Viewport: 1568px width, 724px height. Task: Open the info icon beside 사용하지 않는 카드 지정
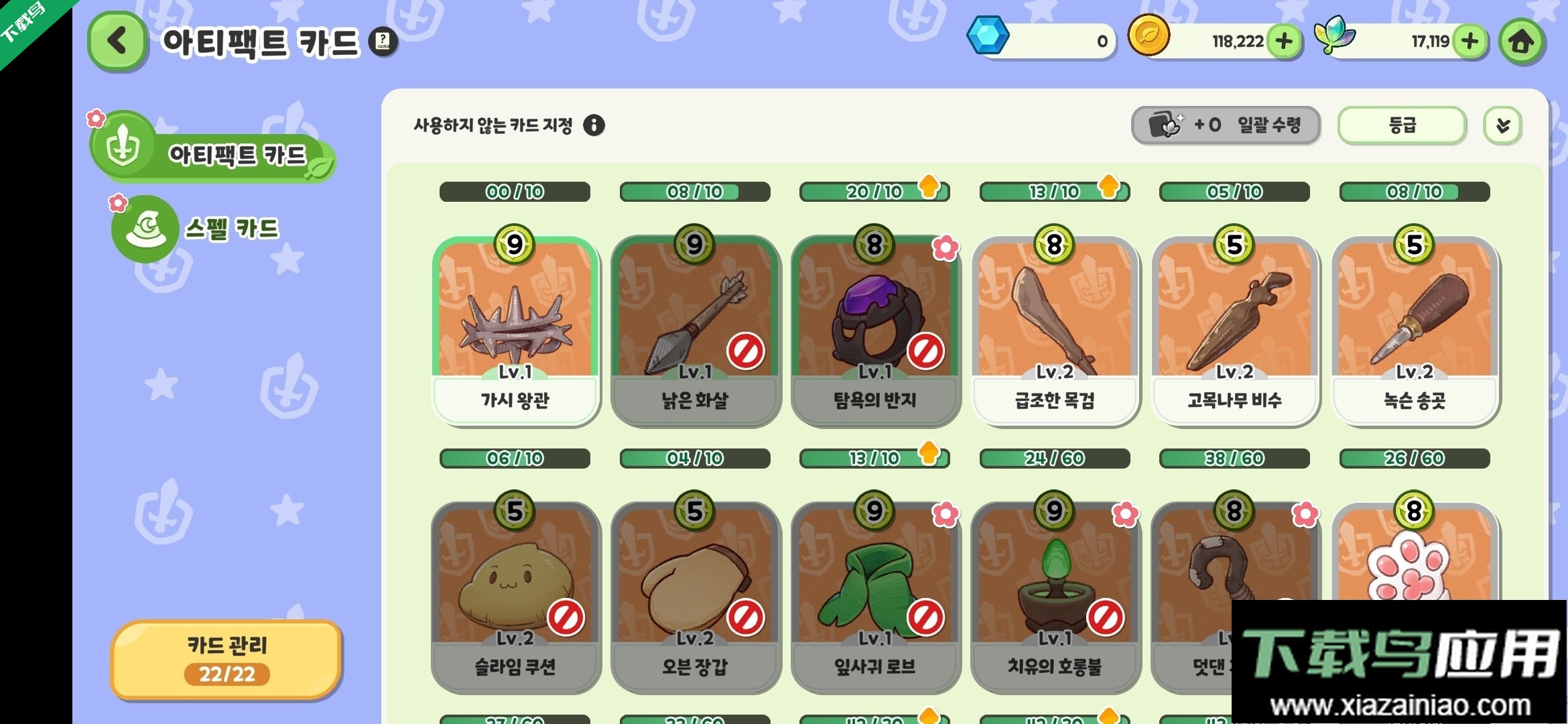(594, 125)
